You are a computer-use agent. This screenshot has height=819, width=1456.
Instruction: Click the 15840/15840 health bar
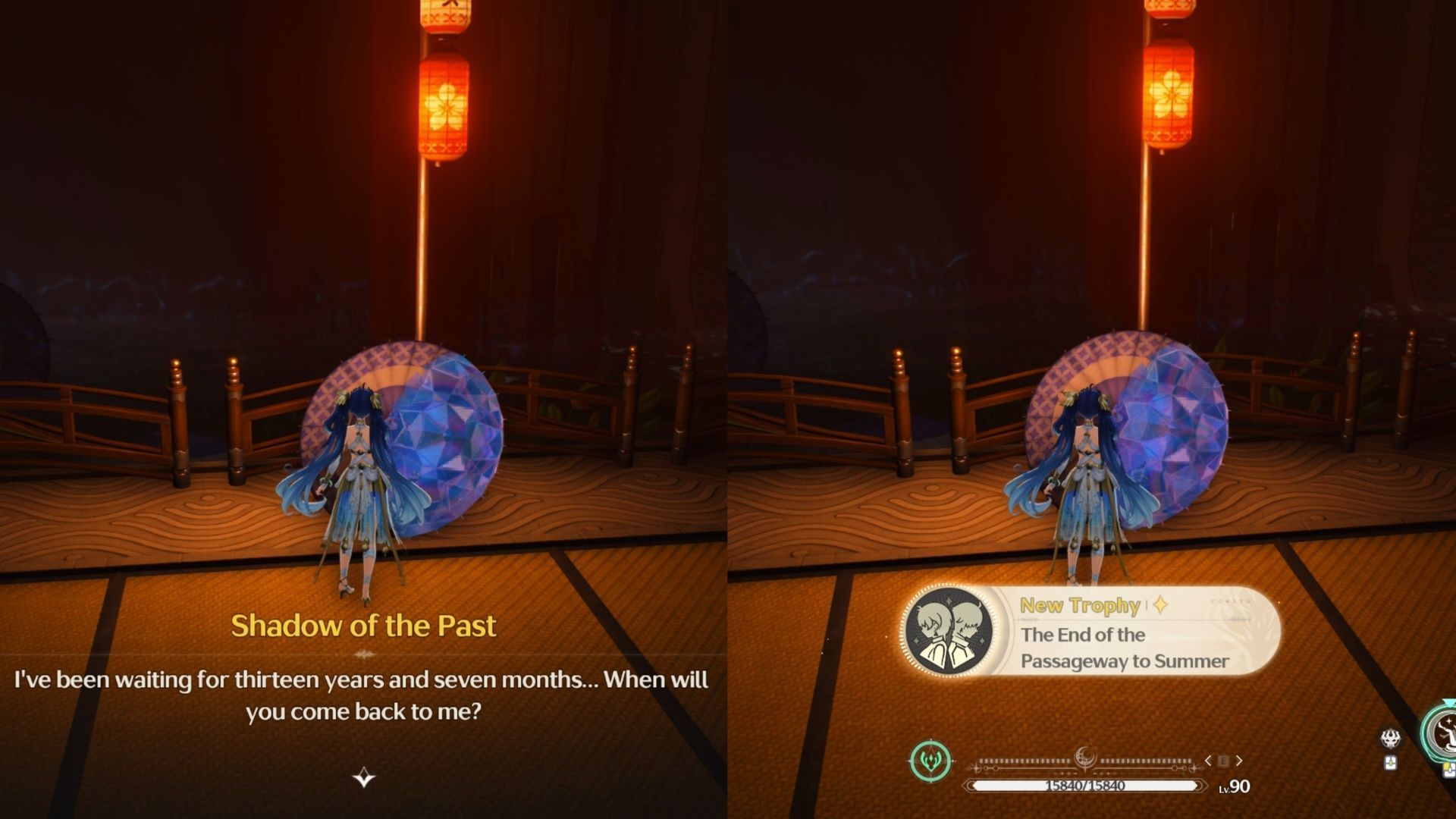[x=1084, y=785]
